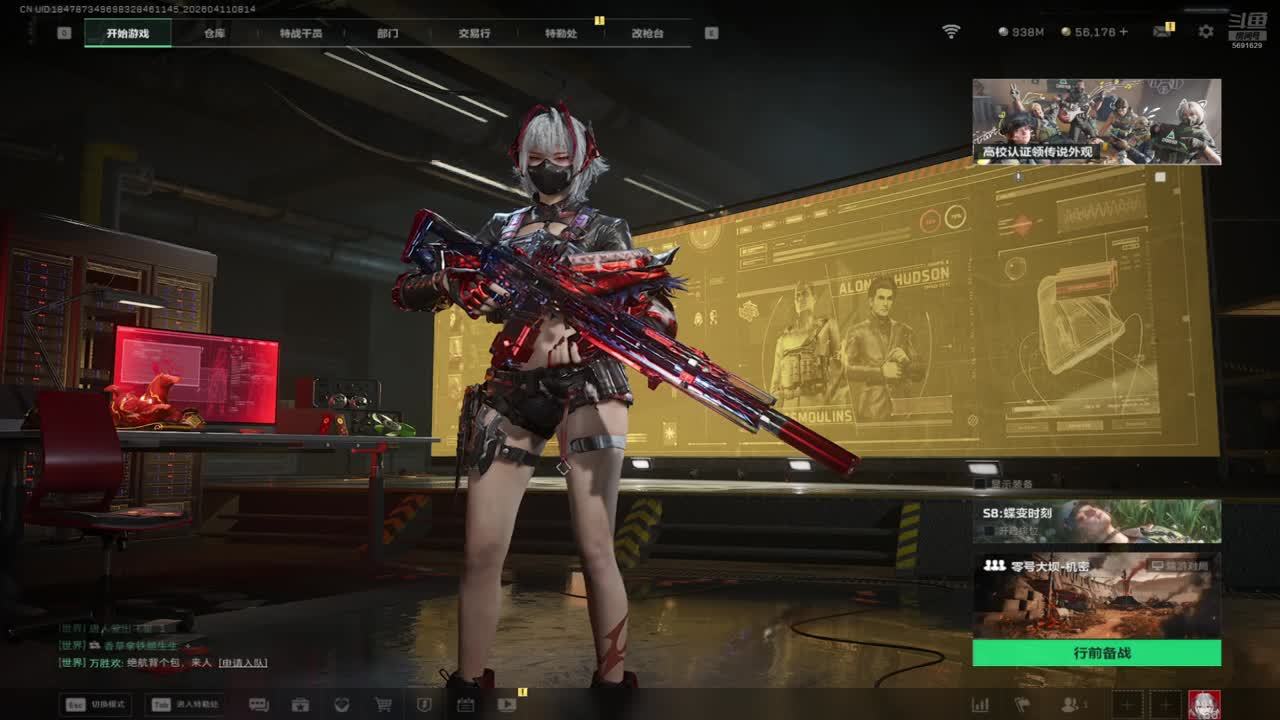Open the S8:蝶变时刻 season banner
The height and width of the screenshot is (720, 1280).
click(1096, 521)
